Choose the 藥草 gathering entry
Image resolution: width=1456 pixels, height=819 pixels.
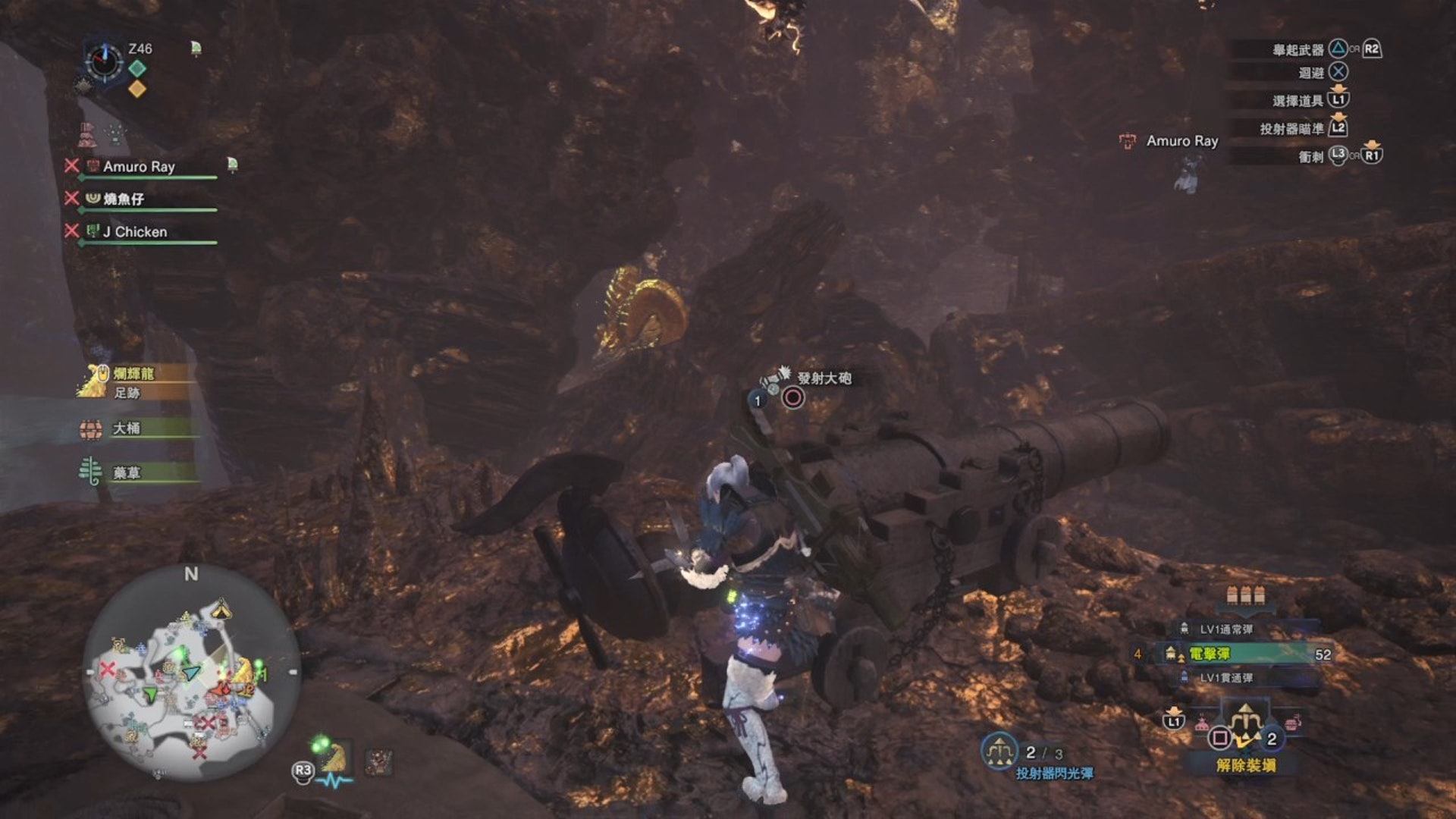126,473
